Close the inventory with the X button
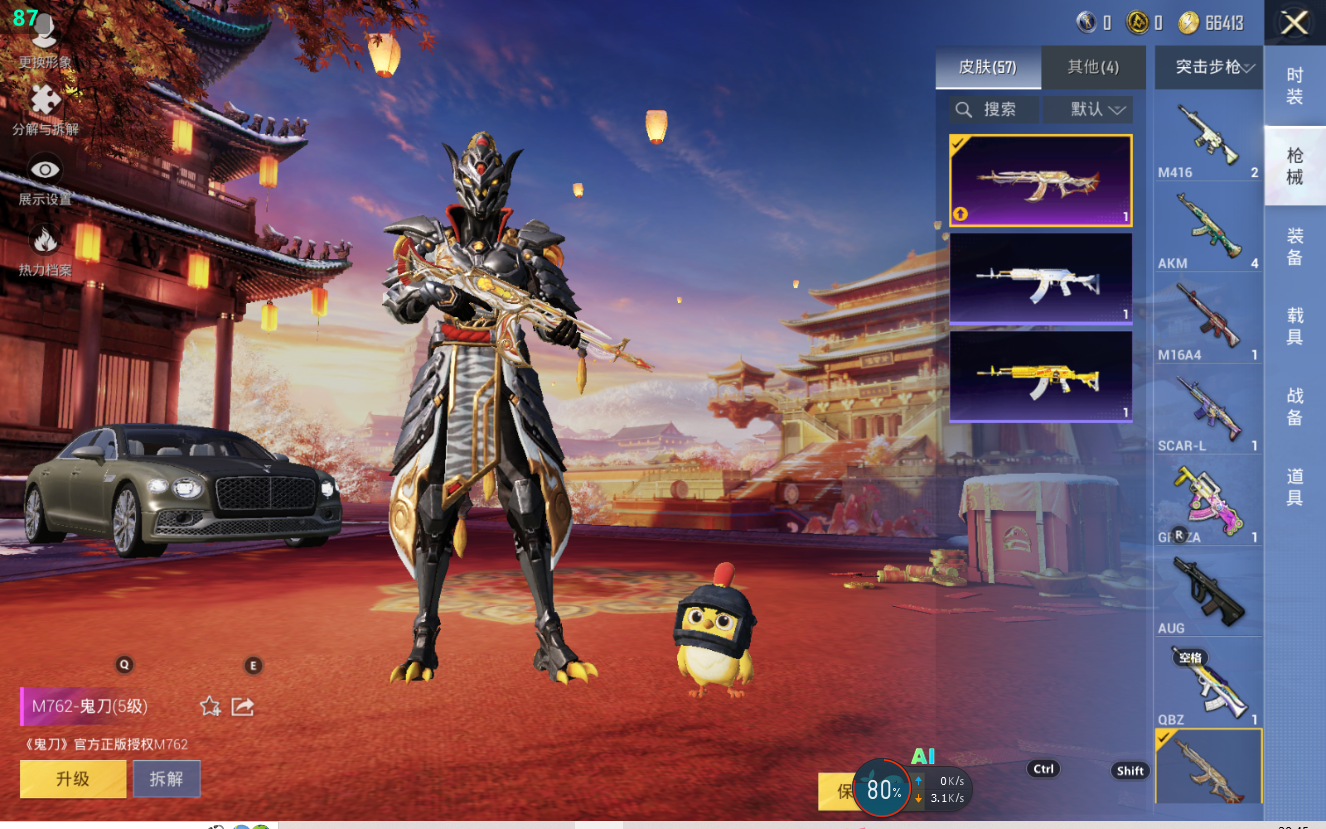1326x829 pixels. click(1295, 23)
